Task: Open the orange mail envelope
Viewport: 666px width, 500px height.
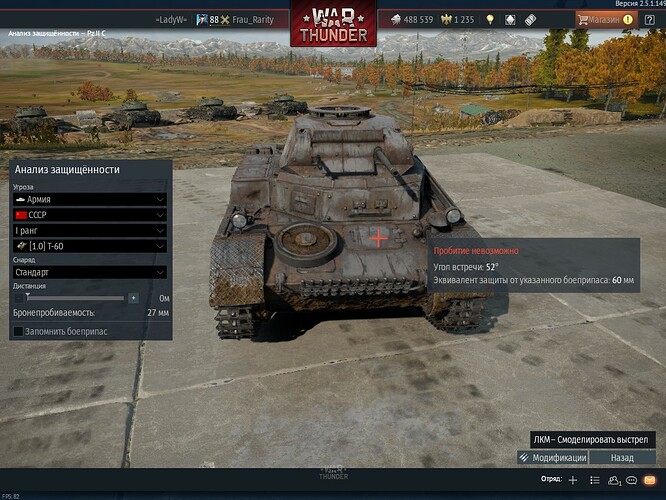Action: pos(649,480)
